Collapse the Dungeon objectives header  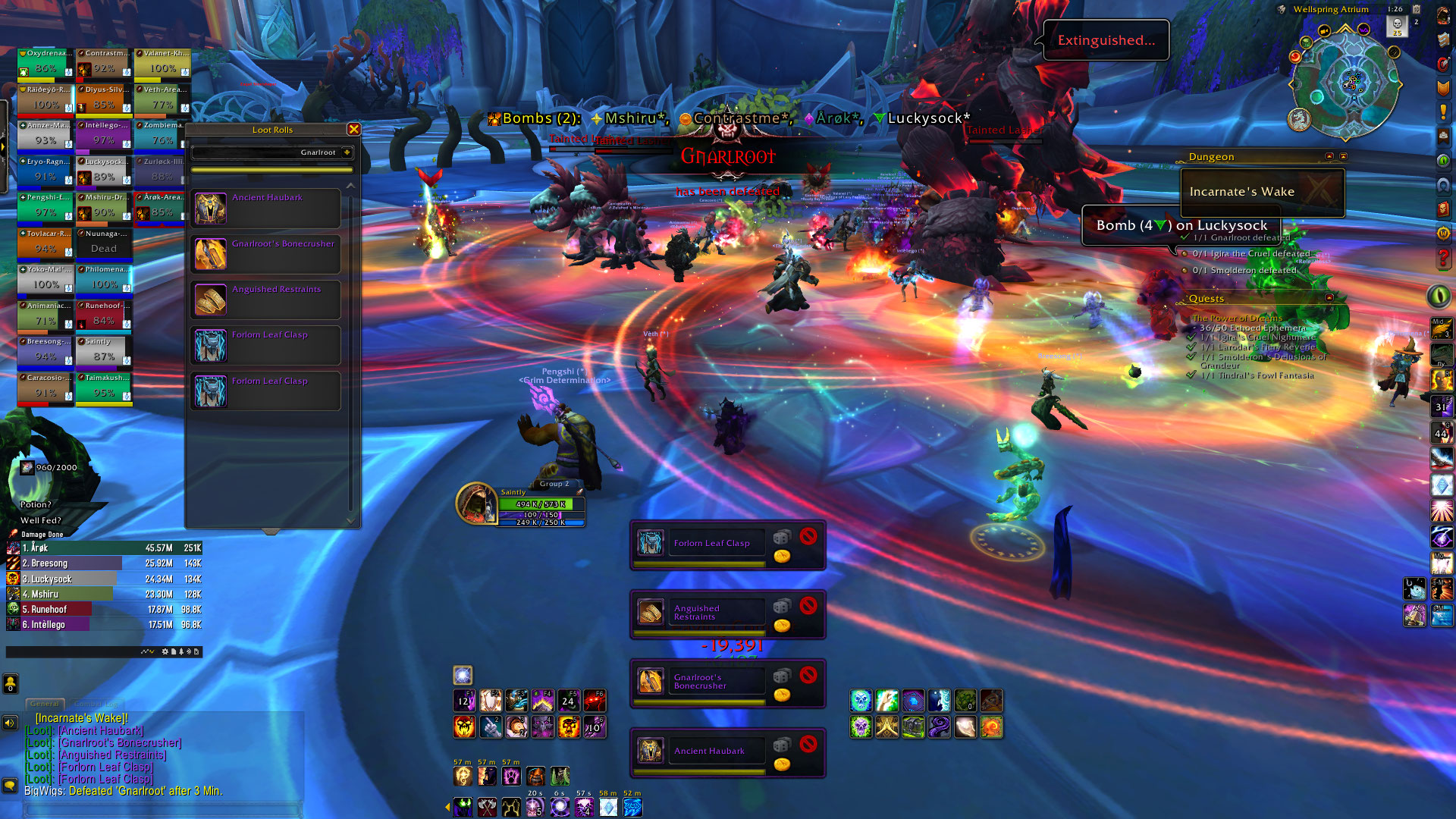click(1329, 156)
